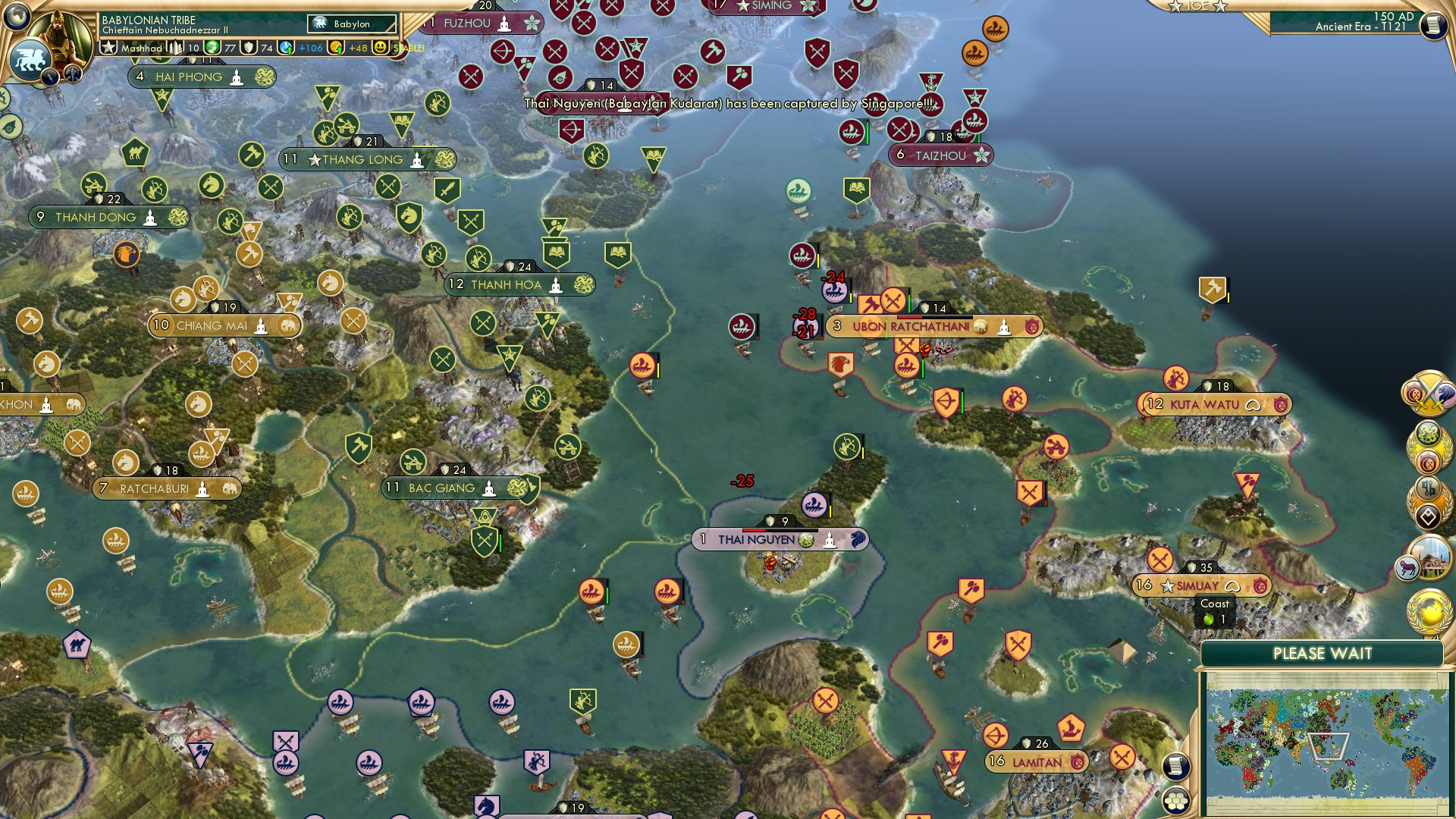
Task: Toggle the strategic view globe in top-left corner
Action: [x=17, y=15]
